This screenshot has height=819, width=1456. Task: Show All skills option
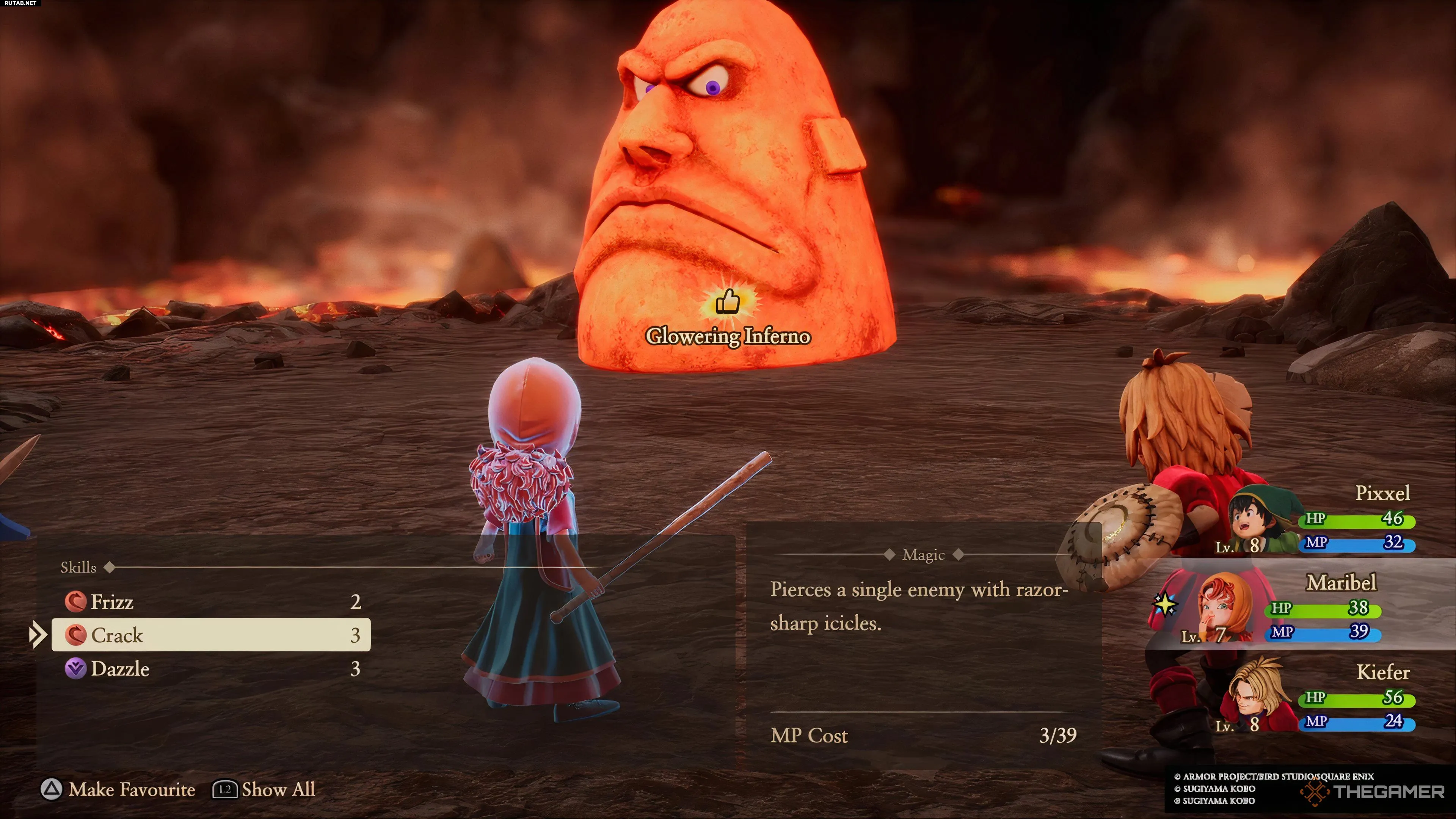click(x=264, y=789)
